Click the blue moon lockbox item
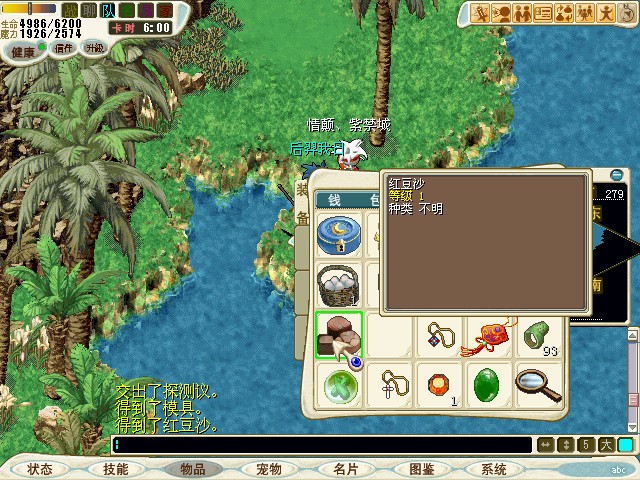Screen dimensions: 640x480 tap(338, 236)
